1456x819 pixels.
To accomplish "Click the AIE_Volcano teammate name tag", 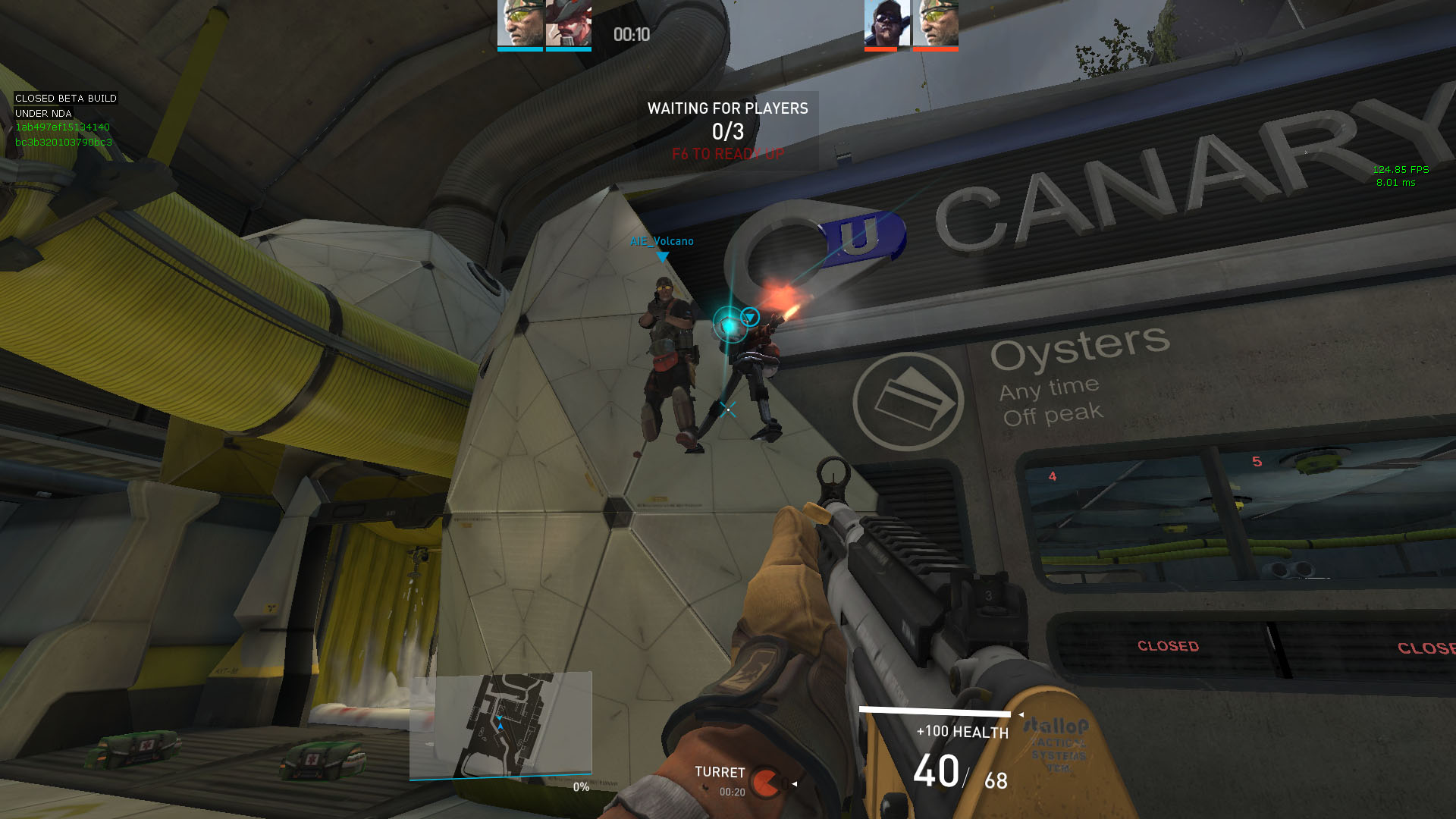I will coord(661,241).
